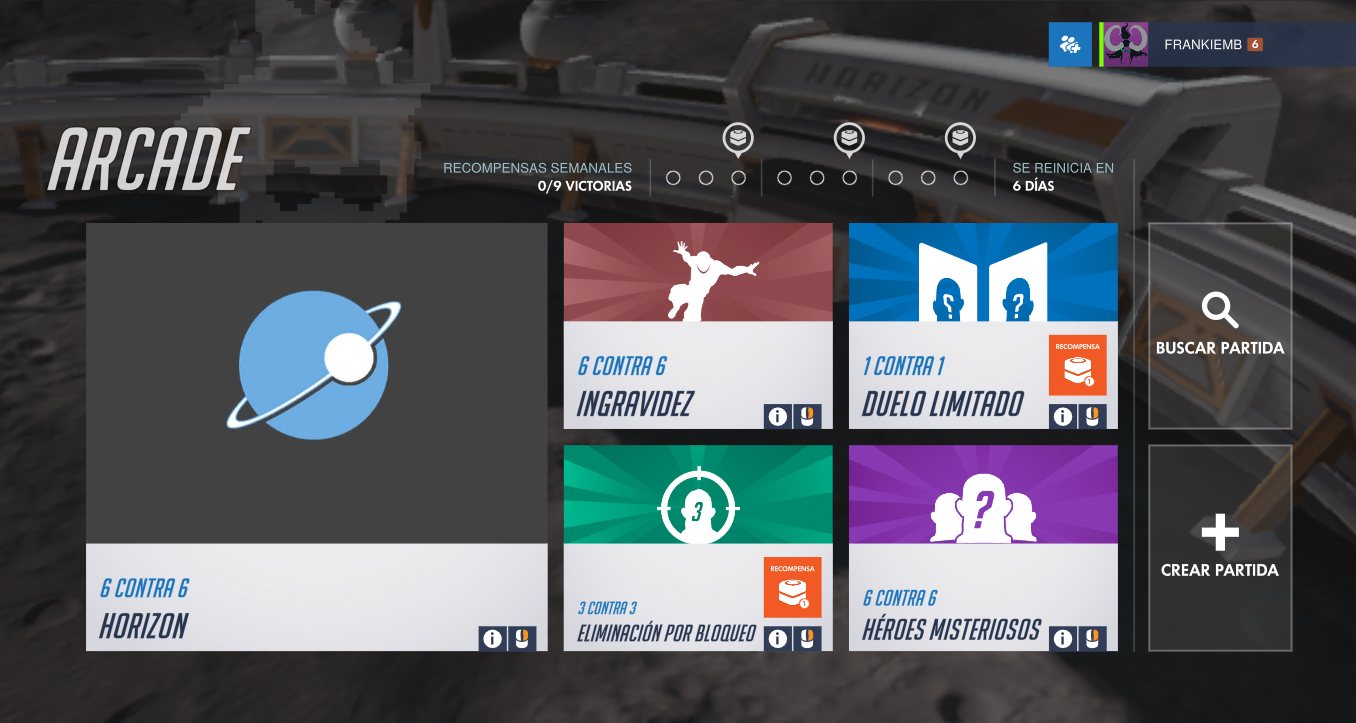Click the plus icon on Crear Partida
The height and width of the screenshot is (723, 1356).
pos(1220,533)
